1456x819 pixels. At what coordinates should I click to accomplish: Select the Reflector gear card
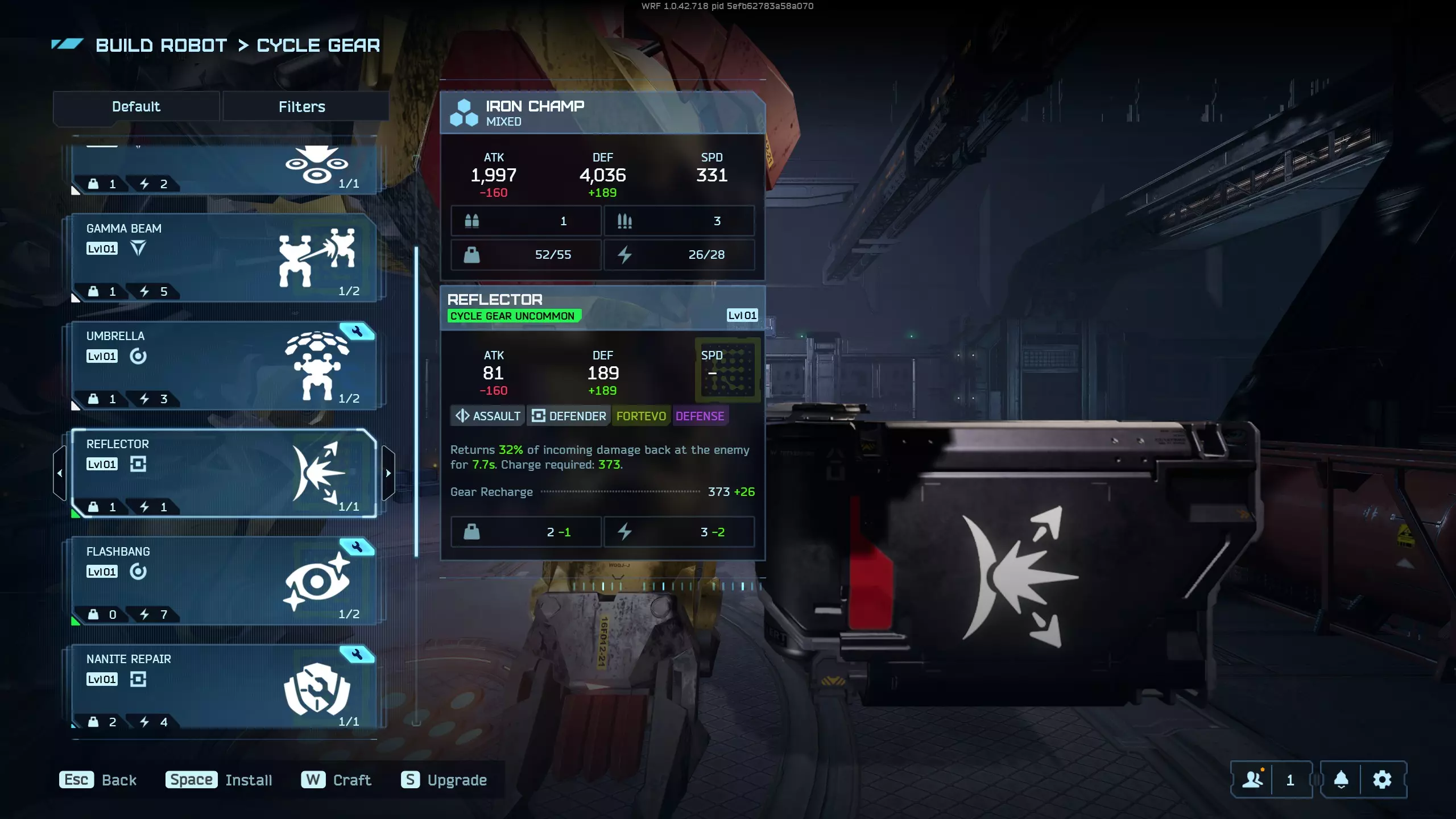[x=223, y=473]
